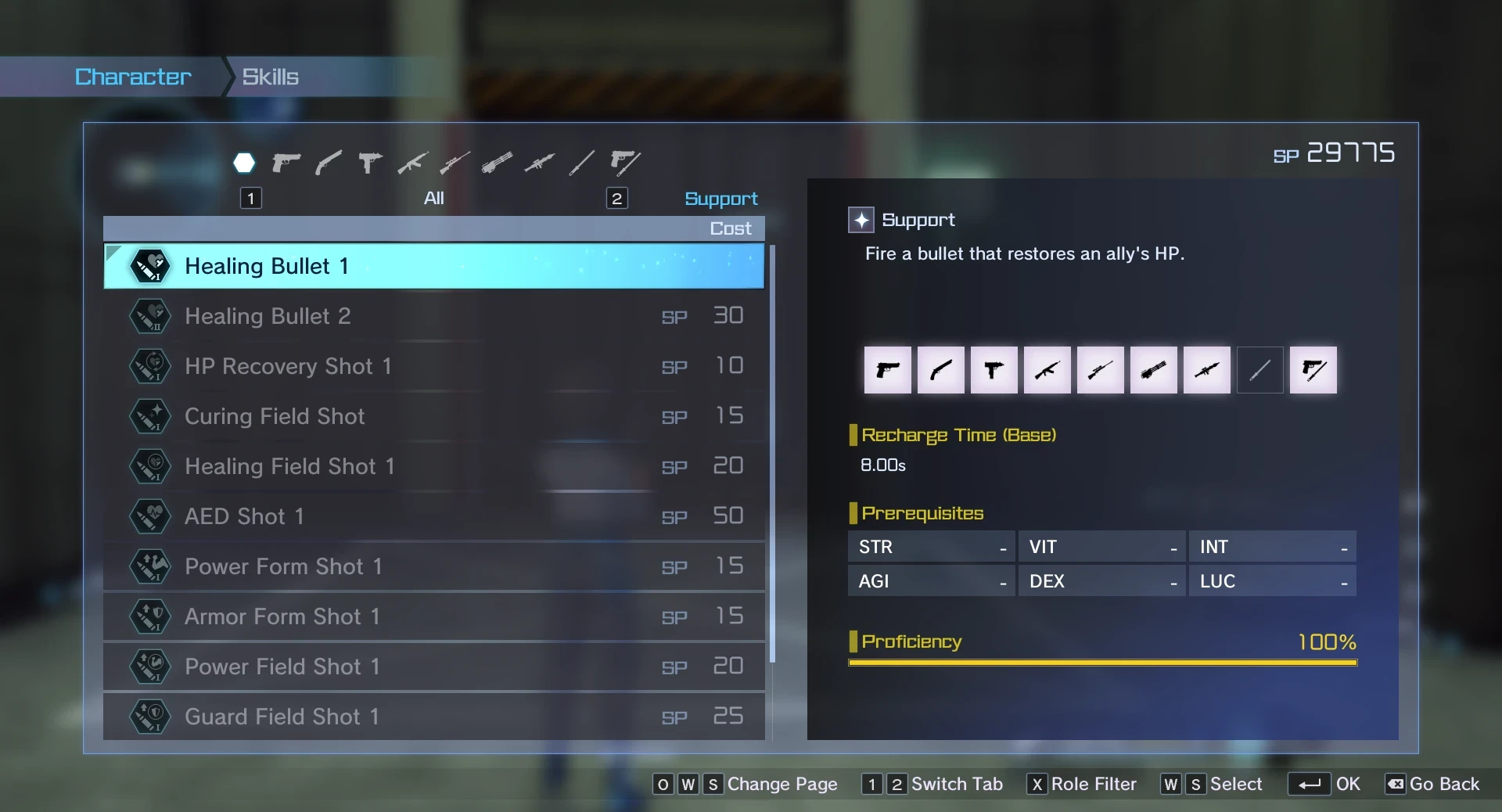Switch to the Skills tab
1502x812 pixels.
pos(270,76)
